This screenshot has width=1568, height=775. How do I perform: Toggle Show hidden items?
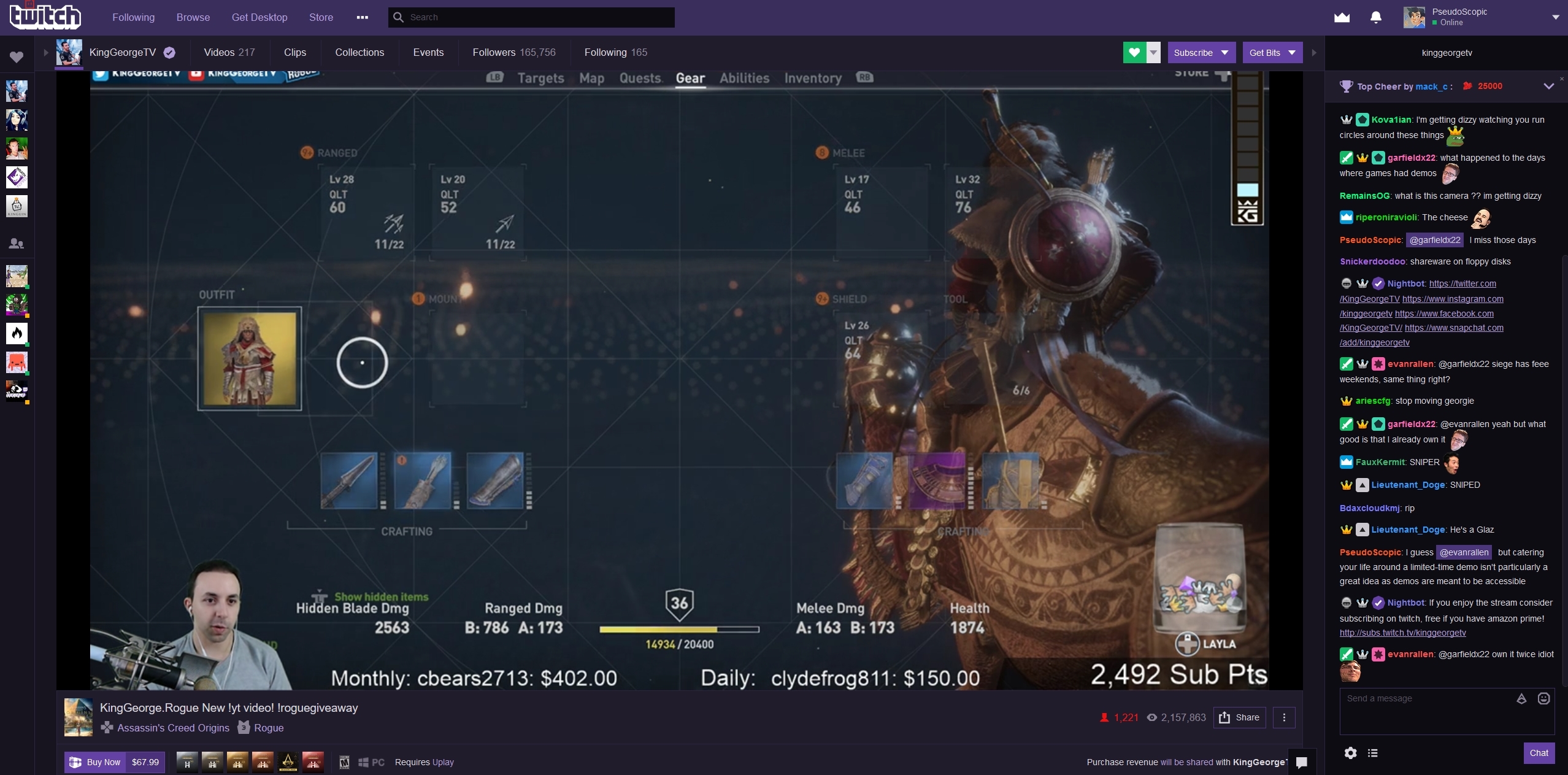point(380,596)
